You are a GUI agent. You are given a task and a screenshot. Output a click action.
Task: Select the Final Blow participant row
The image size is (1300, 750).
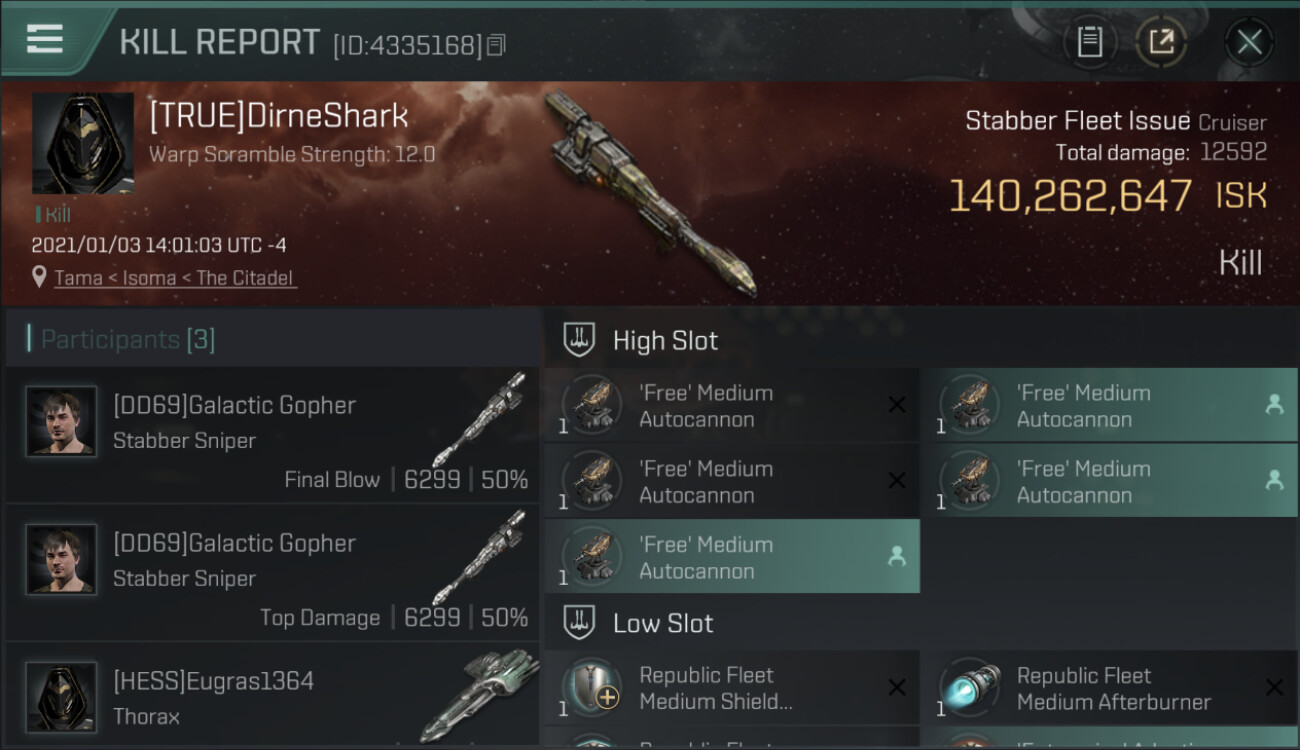(x=272, y=436)
